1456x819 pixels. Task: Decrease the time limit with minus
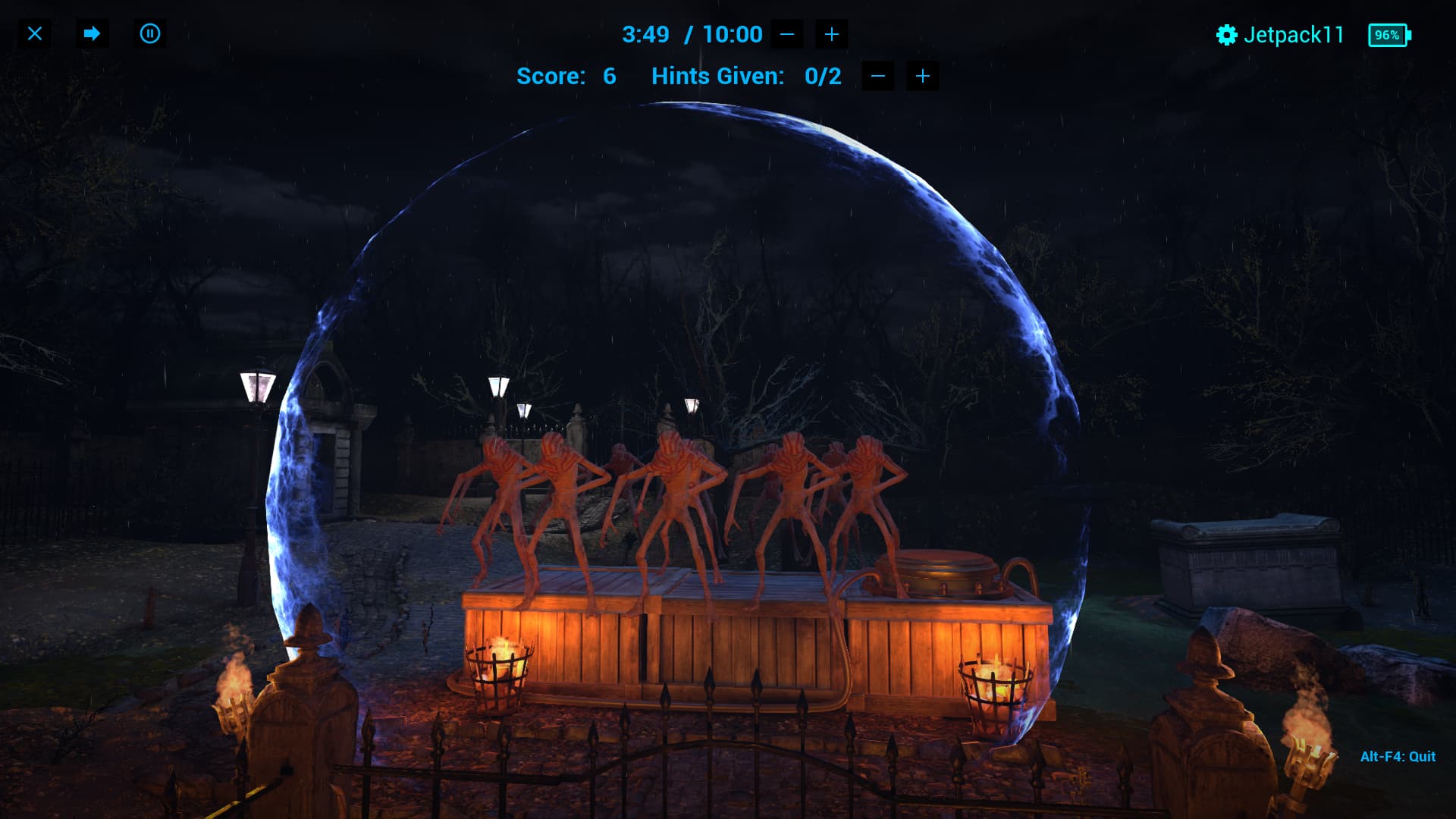(787, 34)
